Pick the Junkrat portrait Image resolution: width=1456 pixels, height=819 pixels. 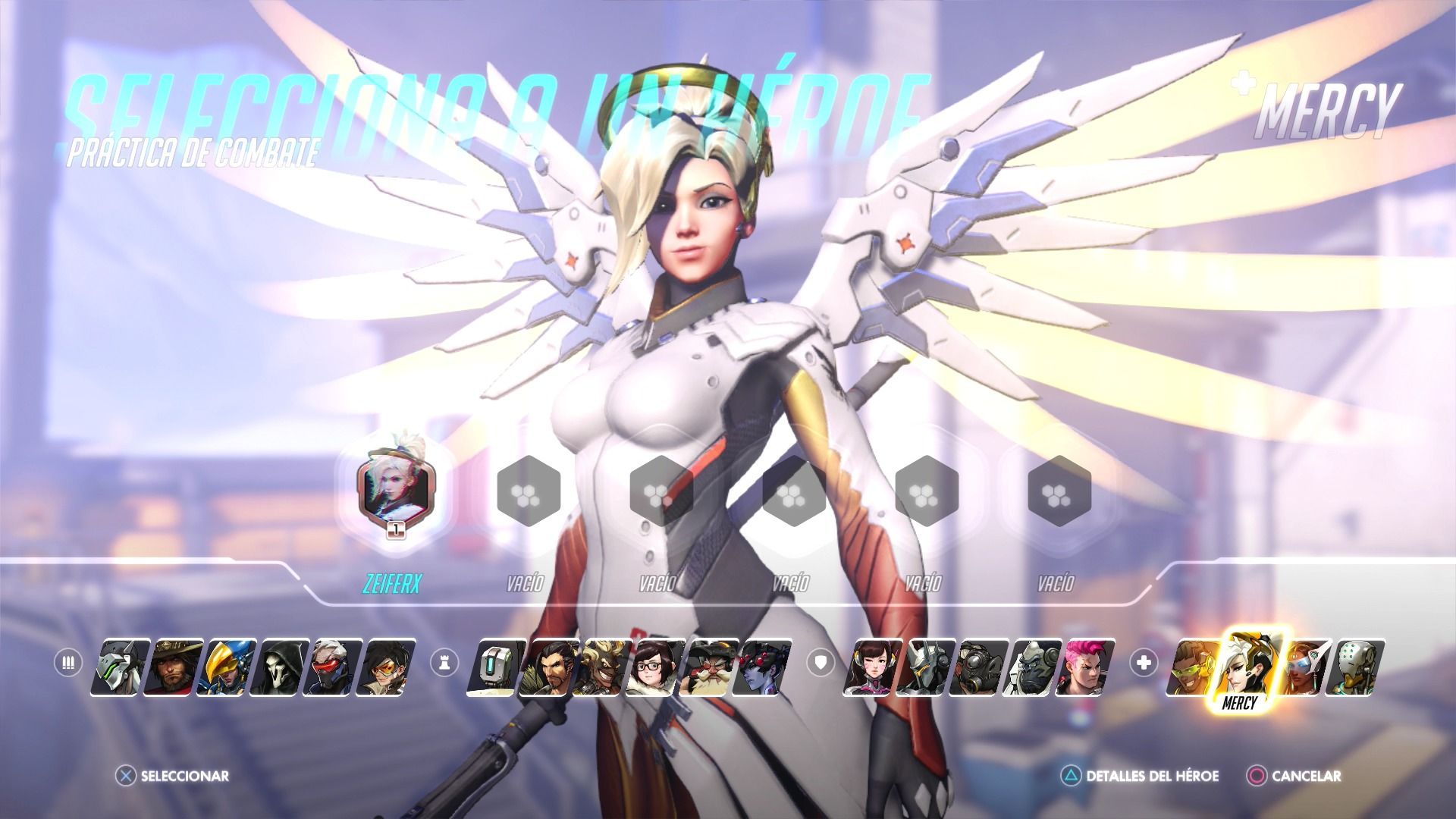click(x=603, y=667)
